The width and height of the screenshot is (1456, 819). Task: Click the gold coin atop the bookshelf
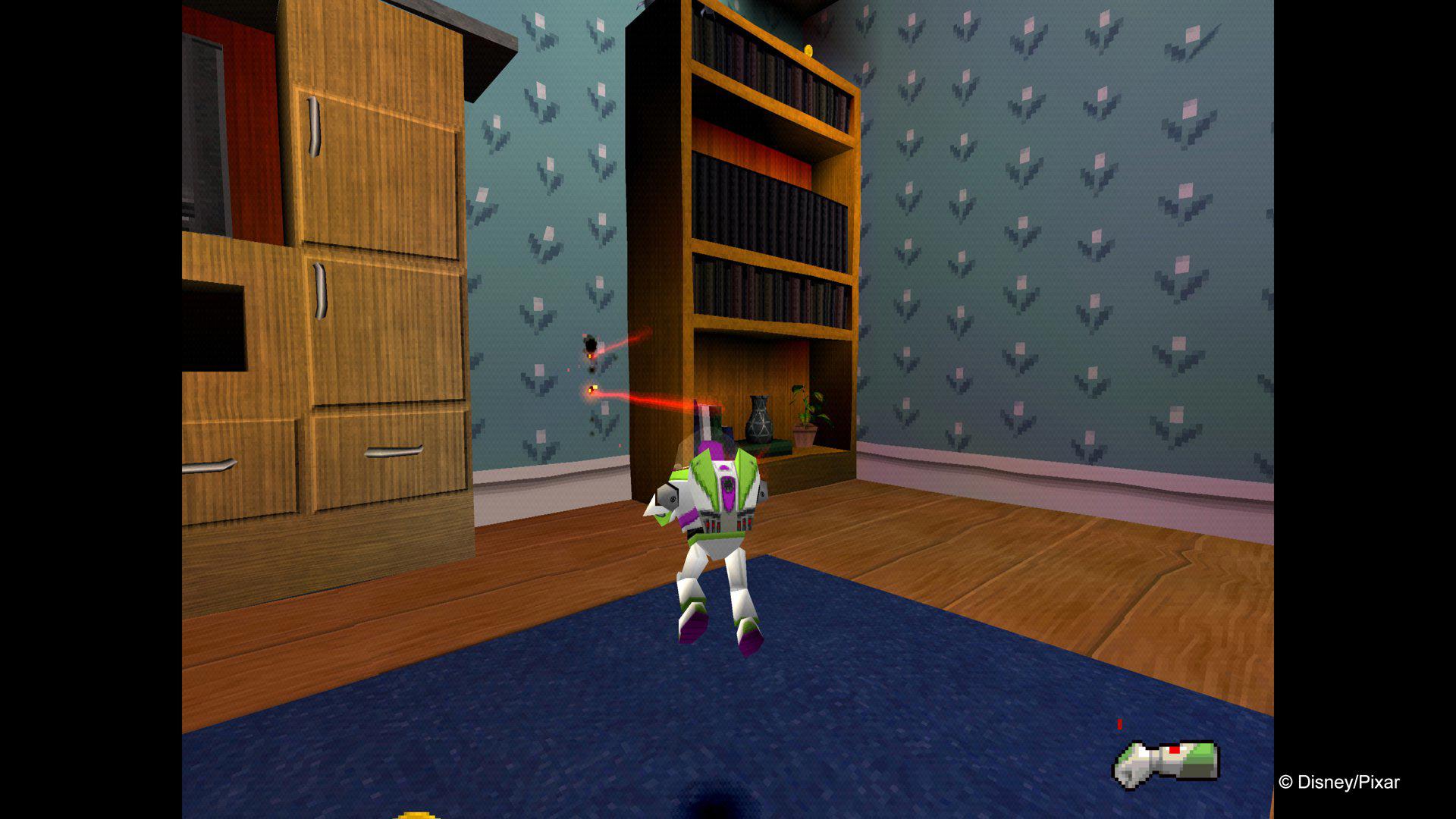[807, 50]
